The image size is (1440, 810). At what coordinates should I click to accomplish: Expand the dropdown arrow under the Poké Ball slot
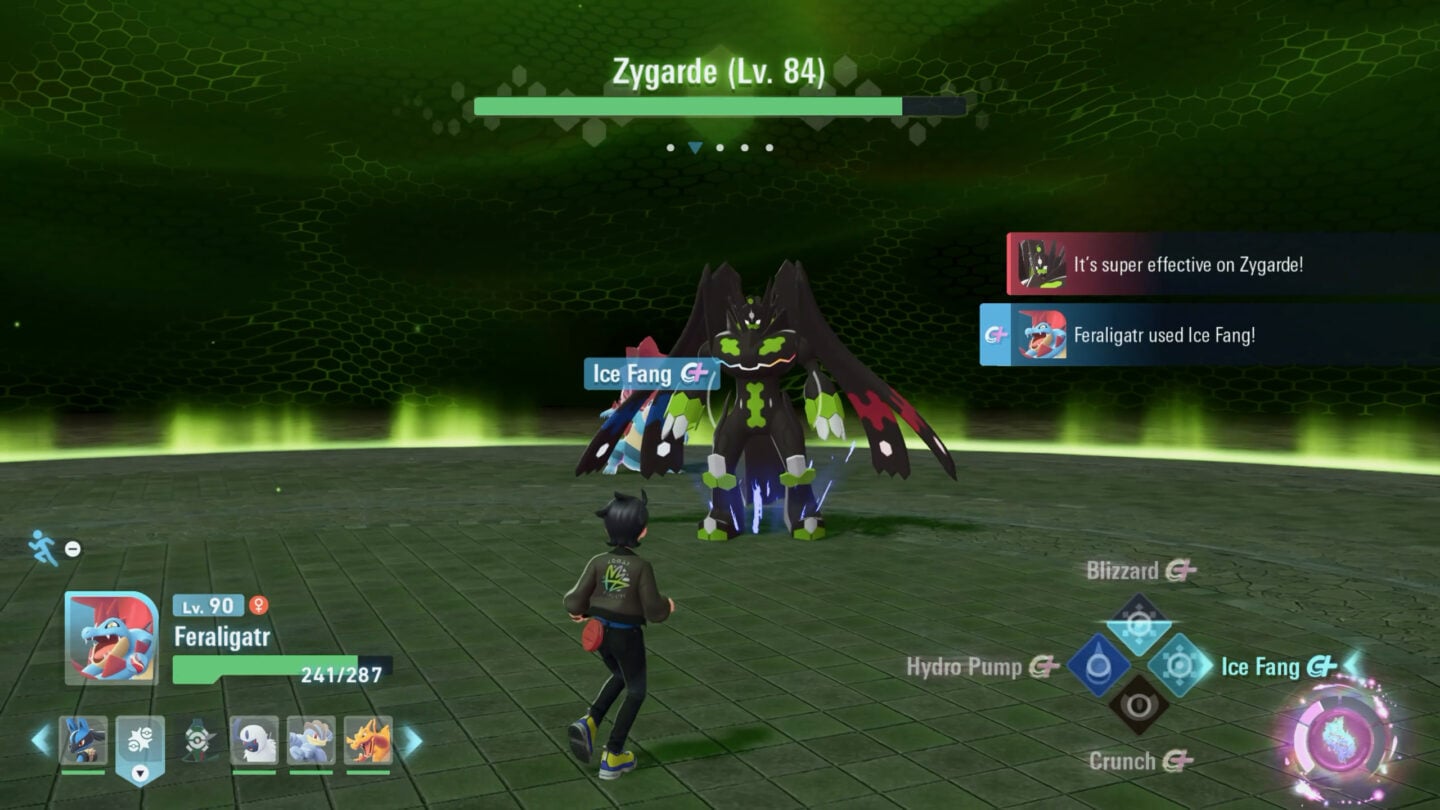pos(140,773)
